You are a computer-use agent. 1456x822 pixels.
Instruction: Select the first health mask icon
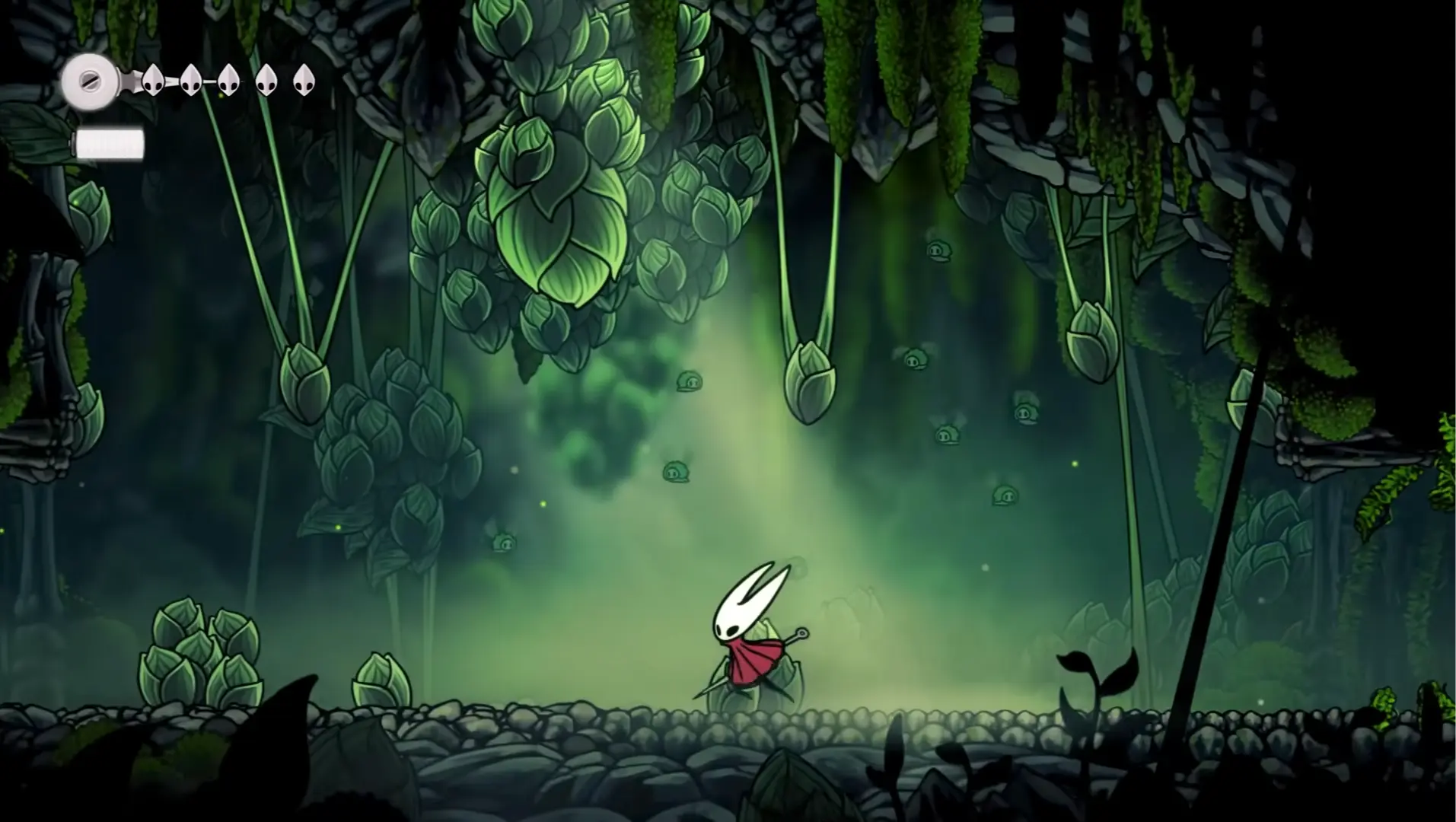152,81
